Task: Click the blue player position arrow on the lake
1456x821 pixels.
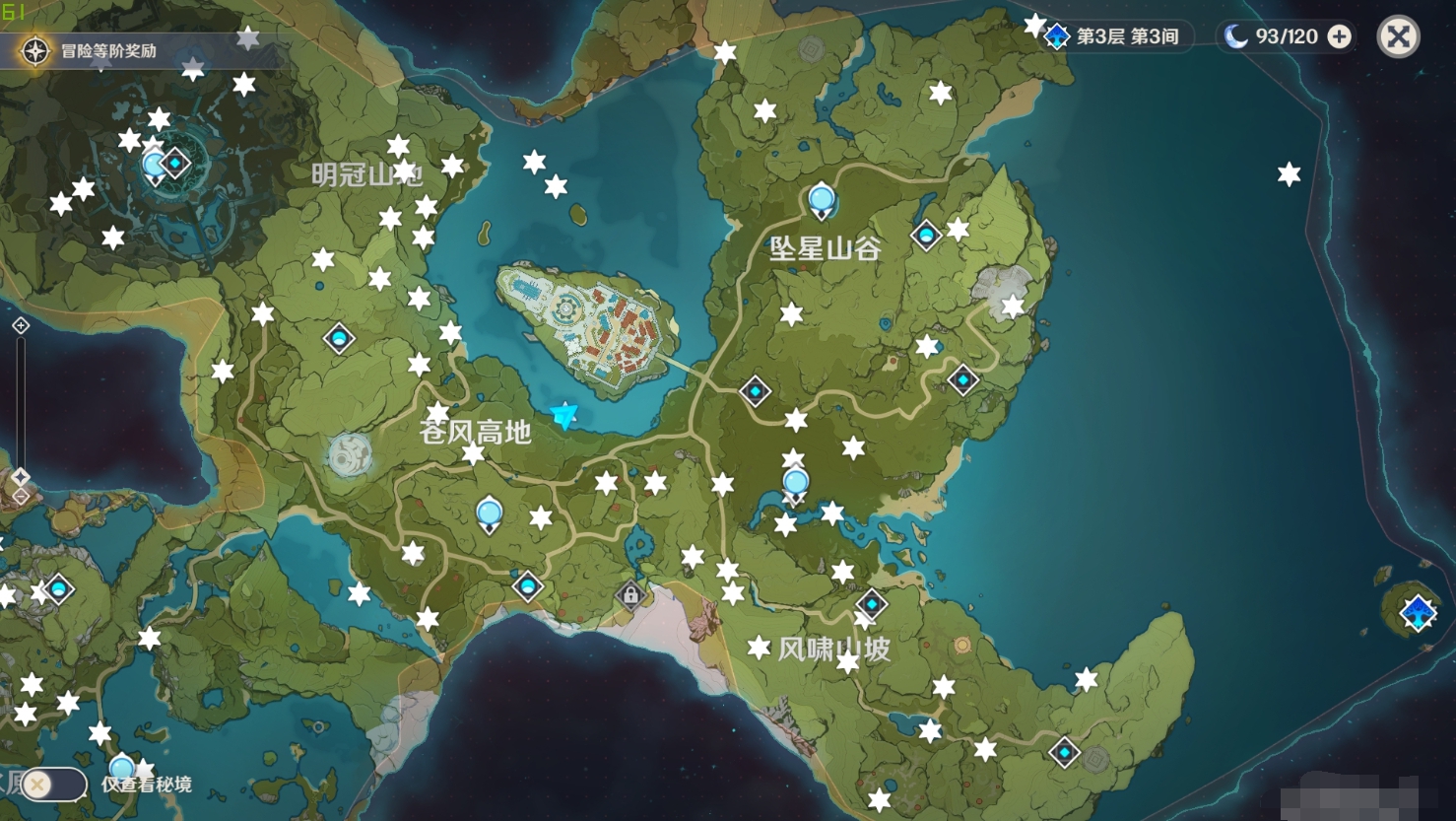Action: point(563,415)
